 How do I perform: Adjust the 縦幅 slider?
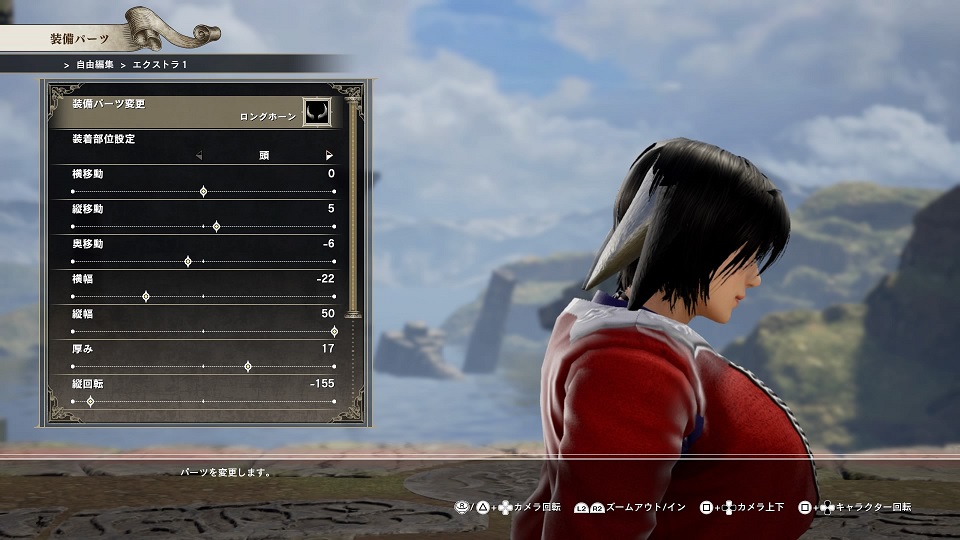333,331
